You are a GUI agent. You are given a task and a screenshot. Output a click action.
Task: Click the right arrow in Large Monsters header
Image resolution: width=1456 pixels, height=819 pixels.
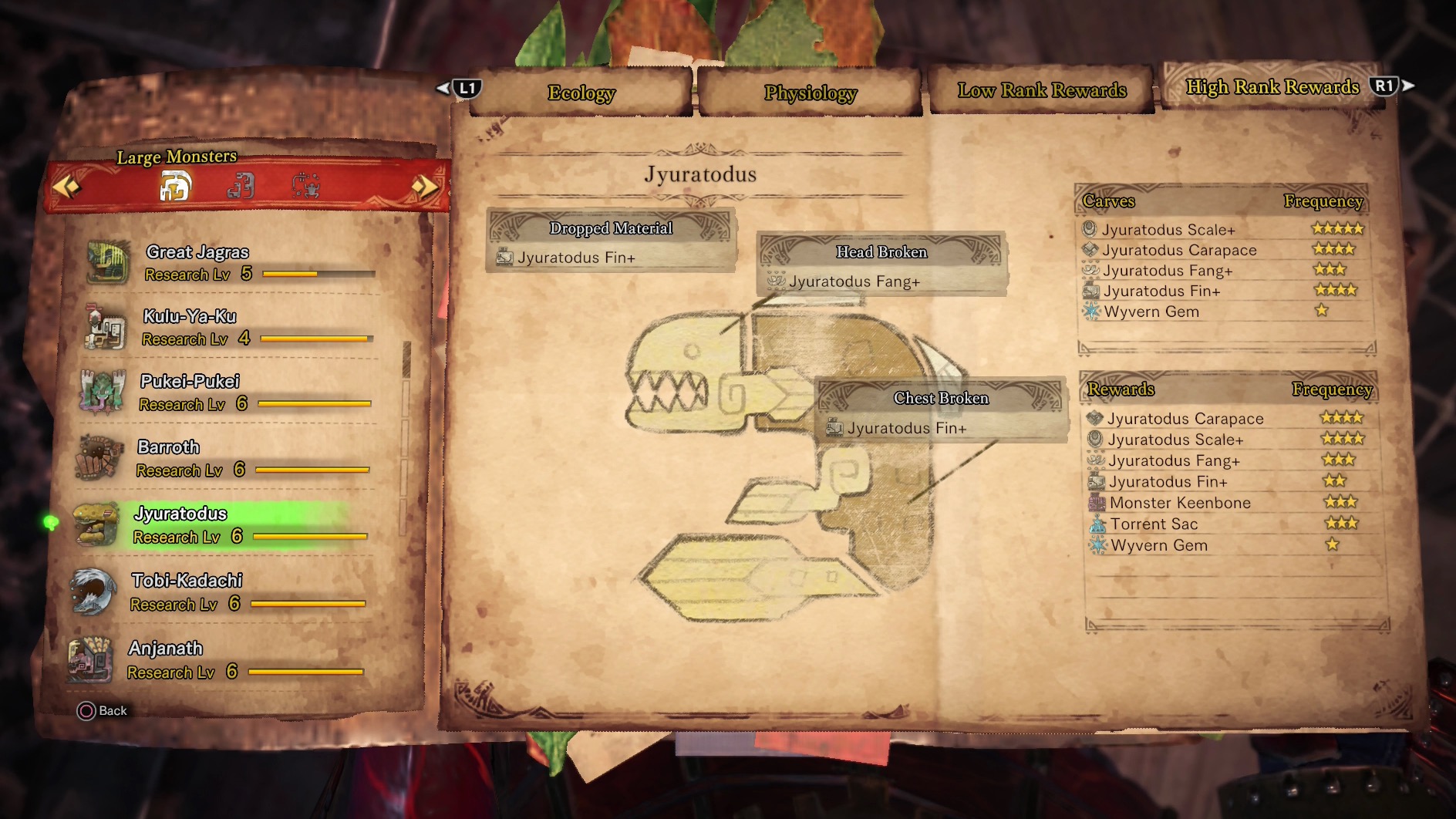click(423, 187)
